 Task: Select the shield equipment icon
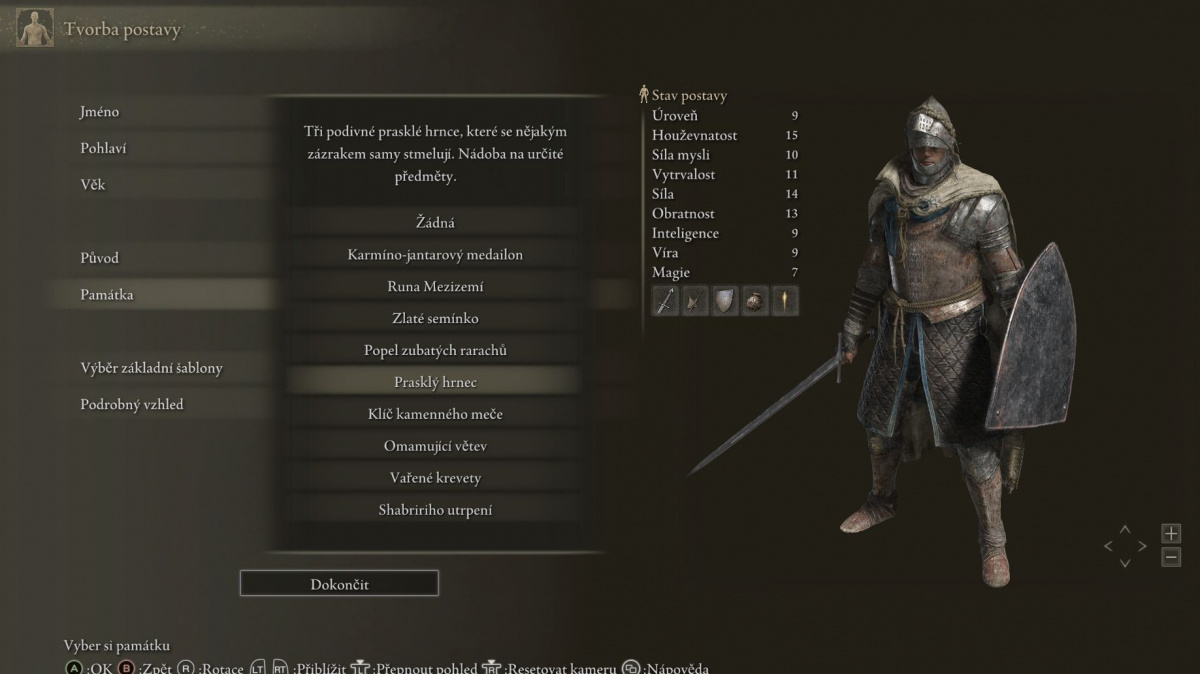pyautogui.click(x=725, y=300)
